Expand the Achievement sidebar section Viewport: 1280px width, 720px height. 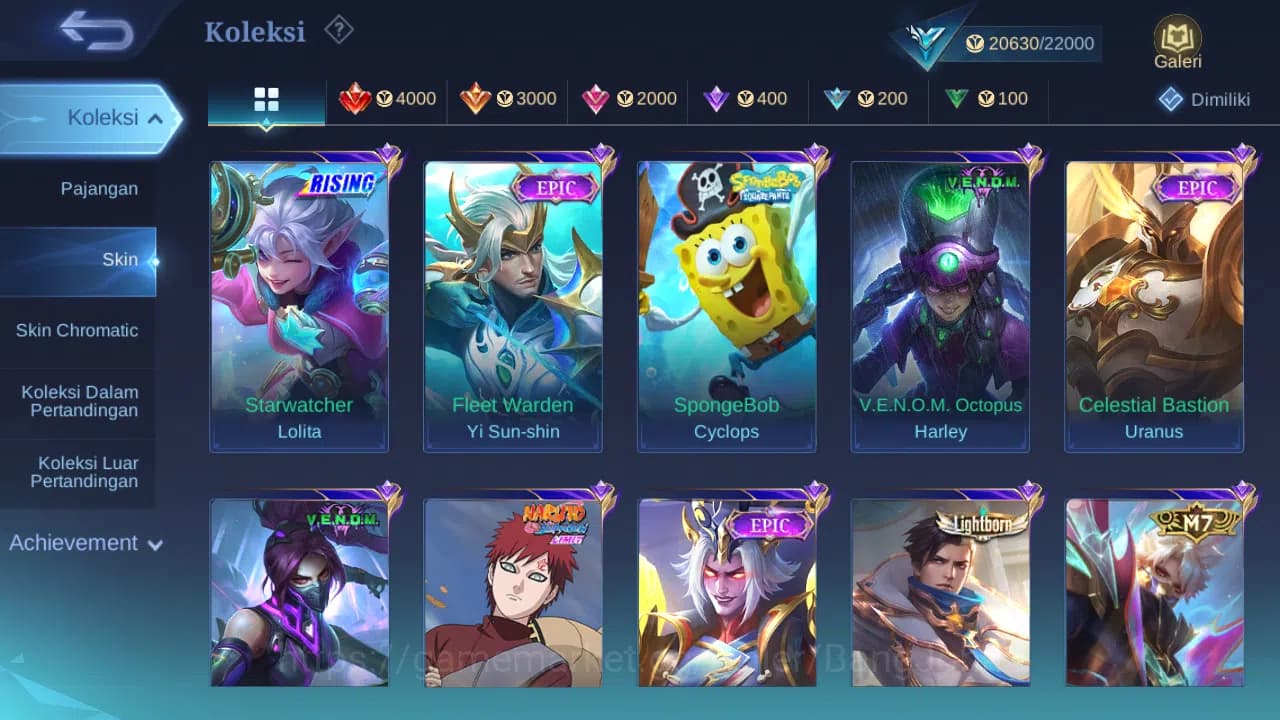83,543
